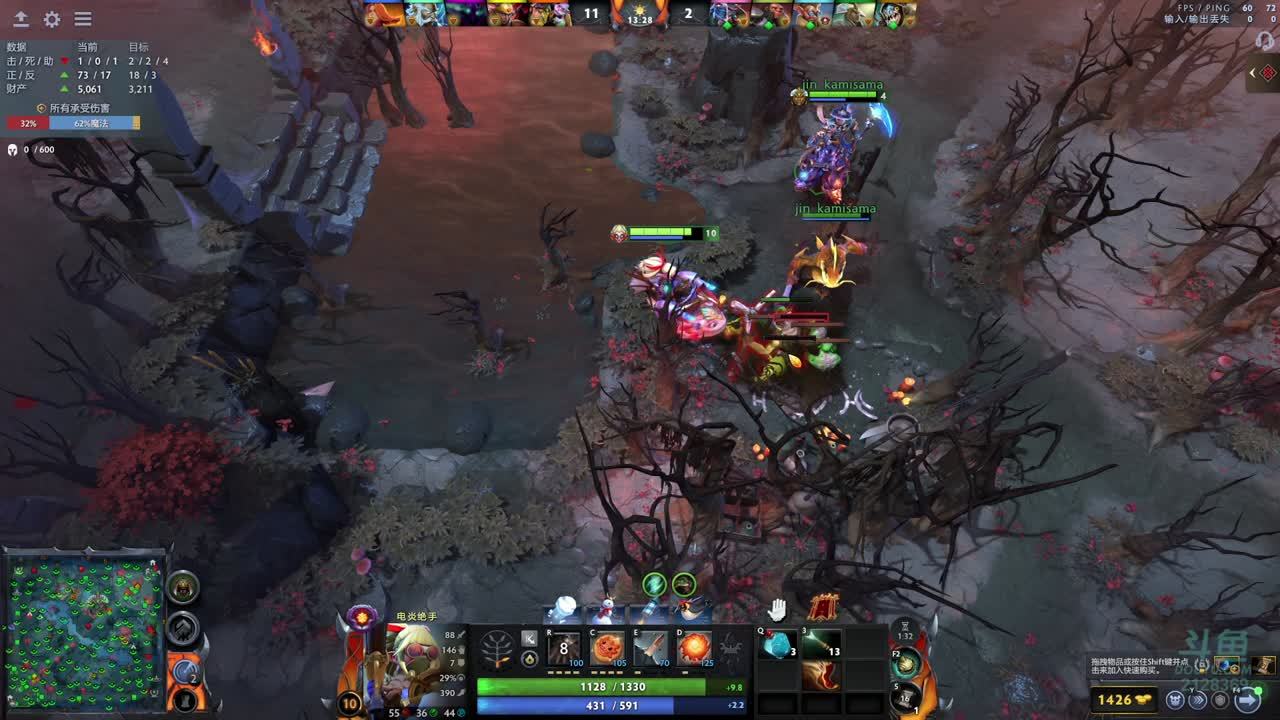1280x720 pixels.
Task: Activate the cookie ability on C
Action: click(607, 648)
